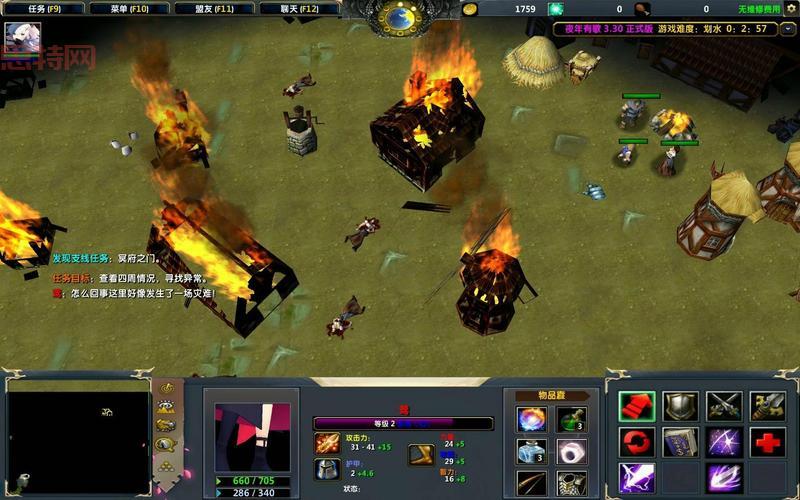800x500 pixels.
Task: Open the 盟友 (F11) allies menu
Action: click(214, 8)
